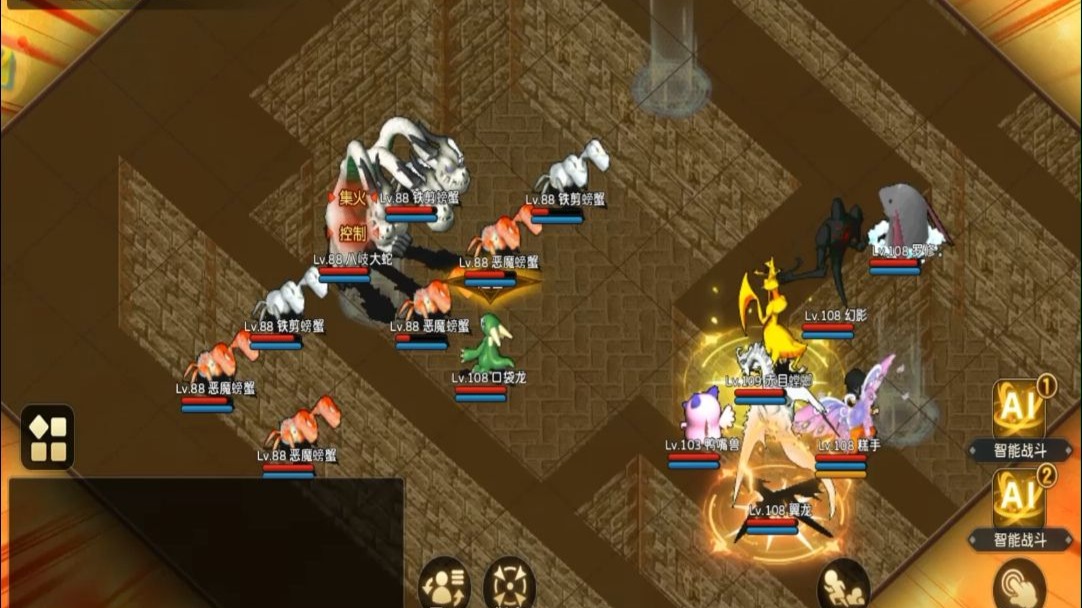Screen dimensions: 1082x608
Task: Select the 控制 control marker
Action: pyautogui.click(x=352, y=233)
